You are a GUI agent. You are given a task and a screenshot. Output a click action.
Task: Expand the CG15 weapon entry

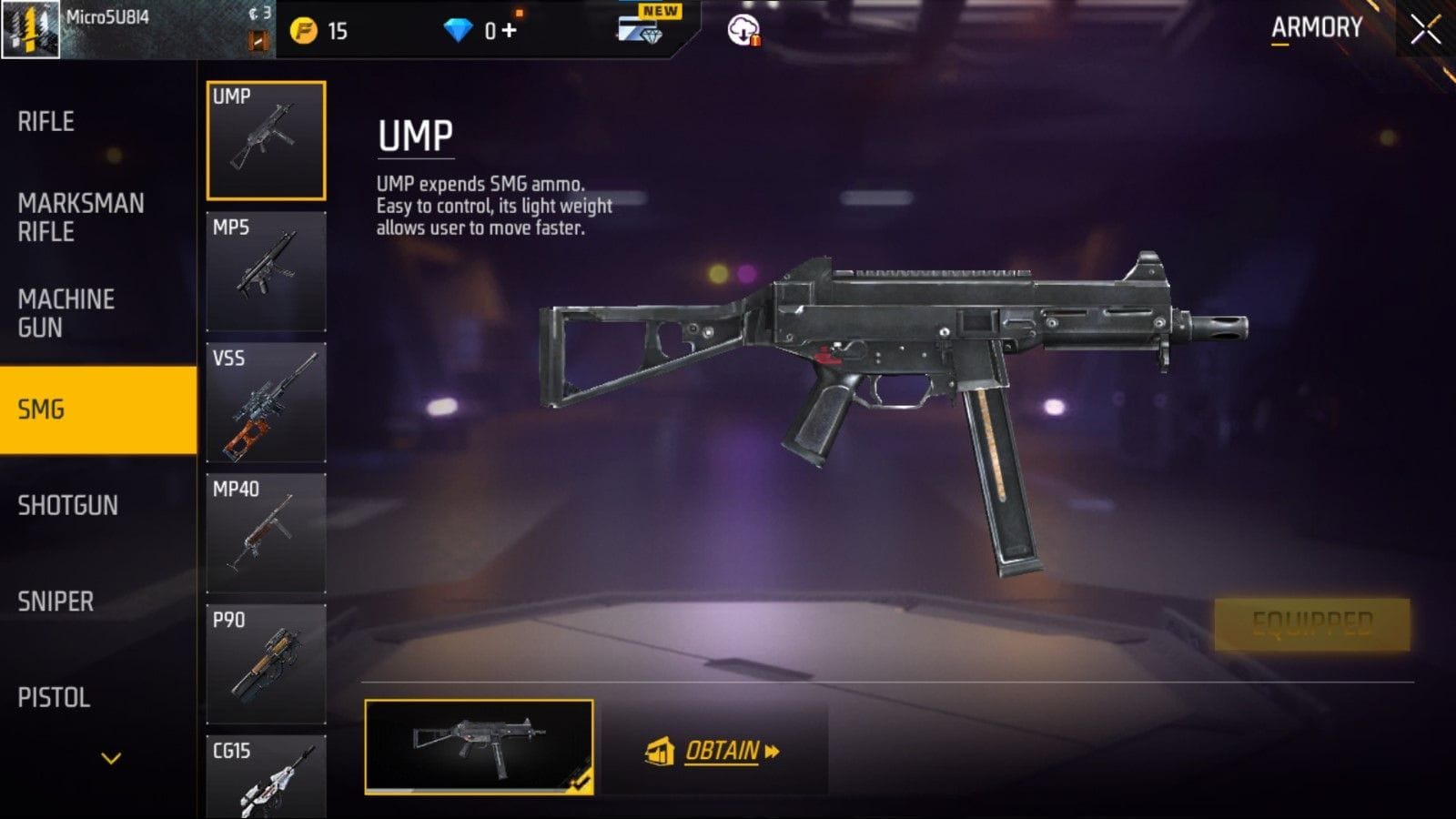pyautogui.click(x=266, y=778)
